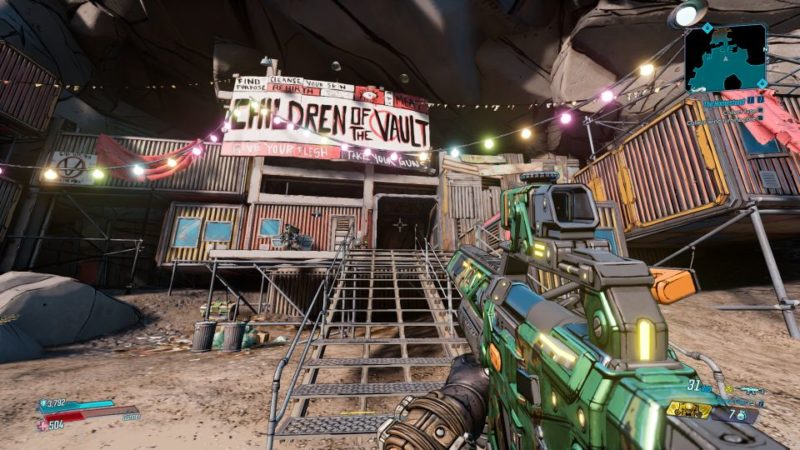800x450 pixels.
Task: Activate the yellow action skill icon
Action: click(689, 409)
